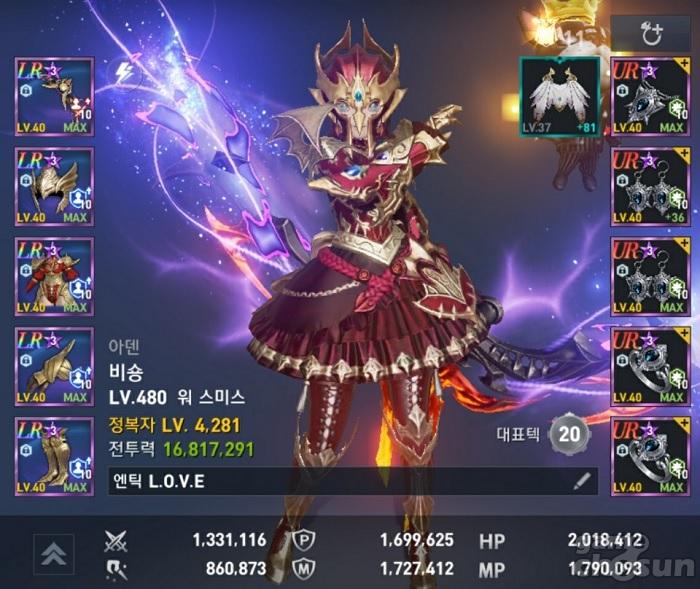This screenshot has height=589, width=700.
Task: Select the LR weapon equipment slot
Action: (54, 96)
